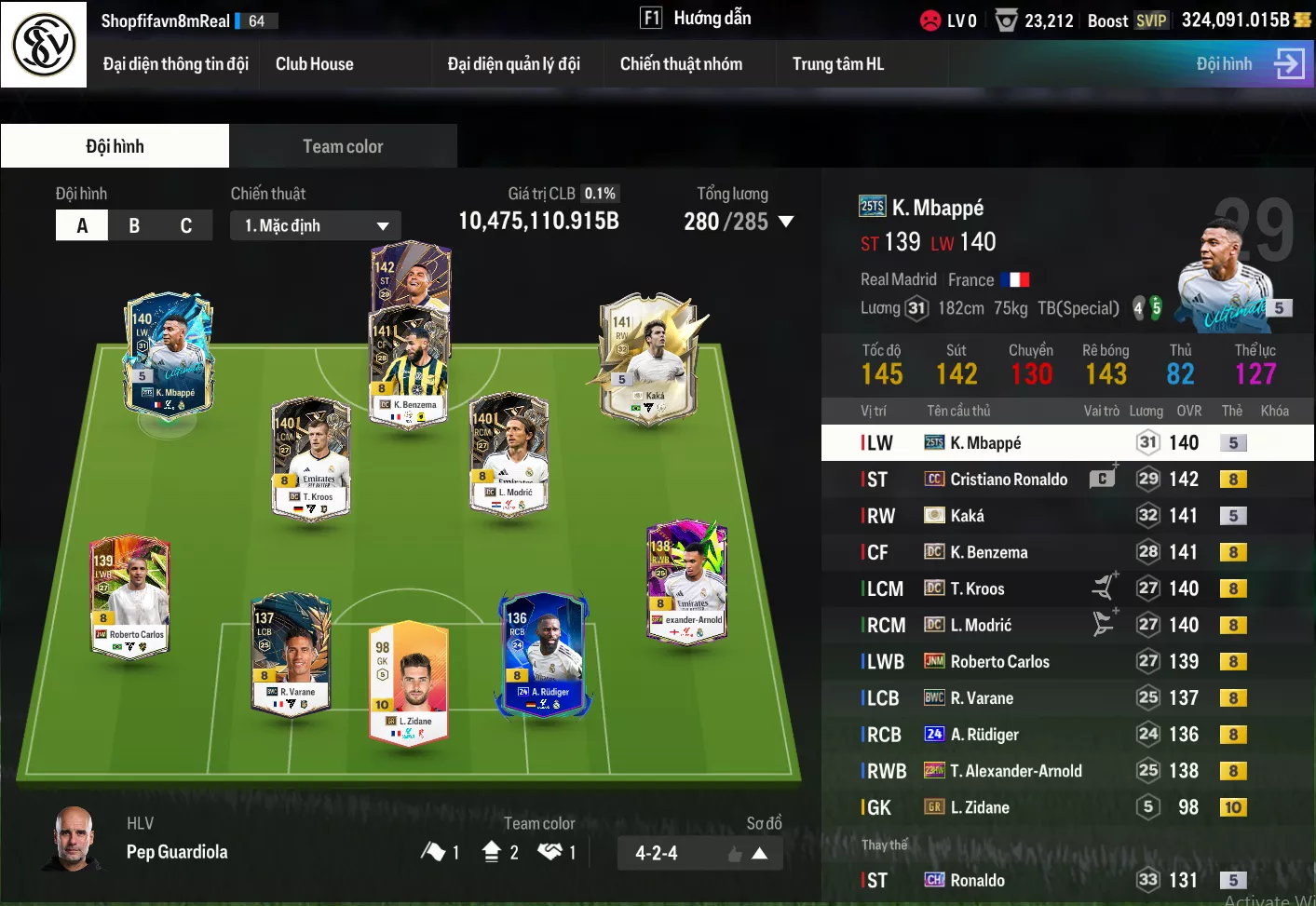Expand the Tổng lương salary dropdown

(x=785, y=222)
